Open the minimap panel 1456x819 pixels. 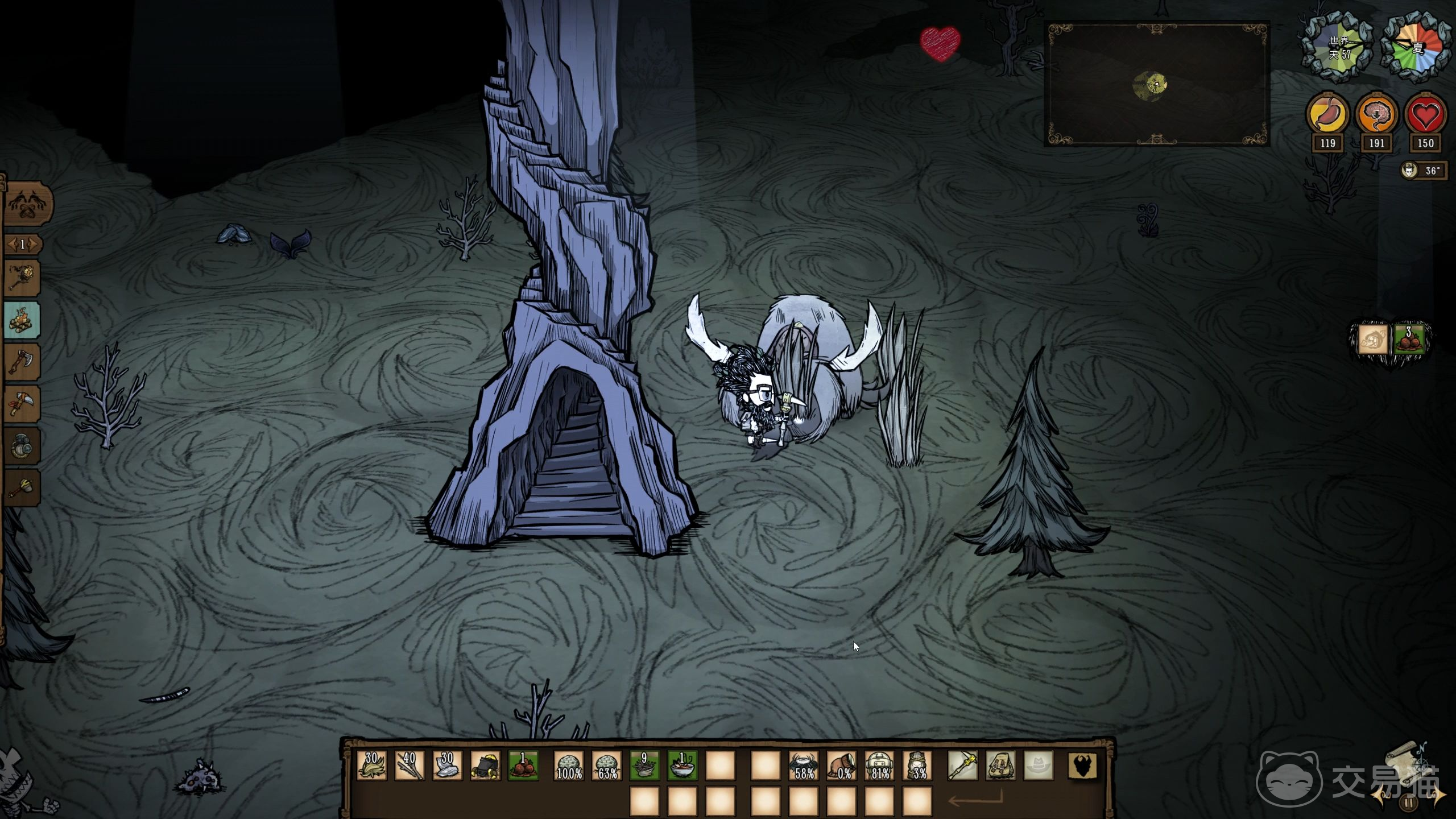(1157, 84)
